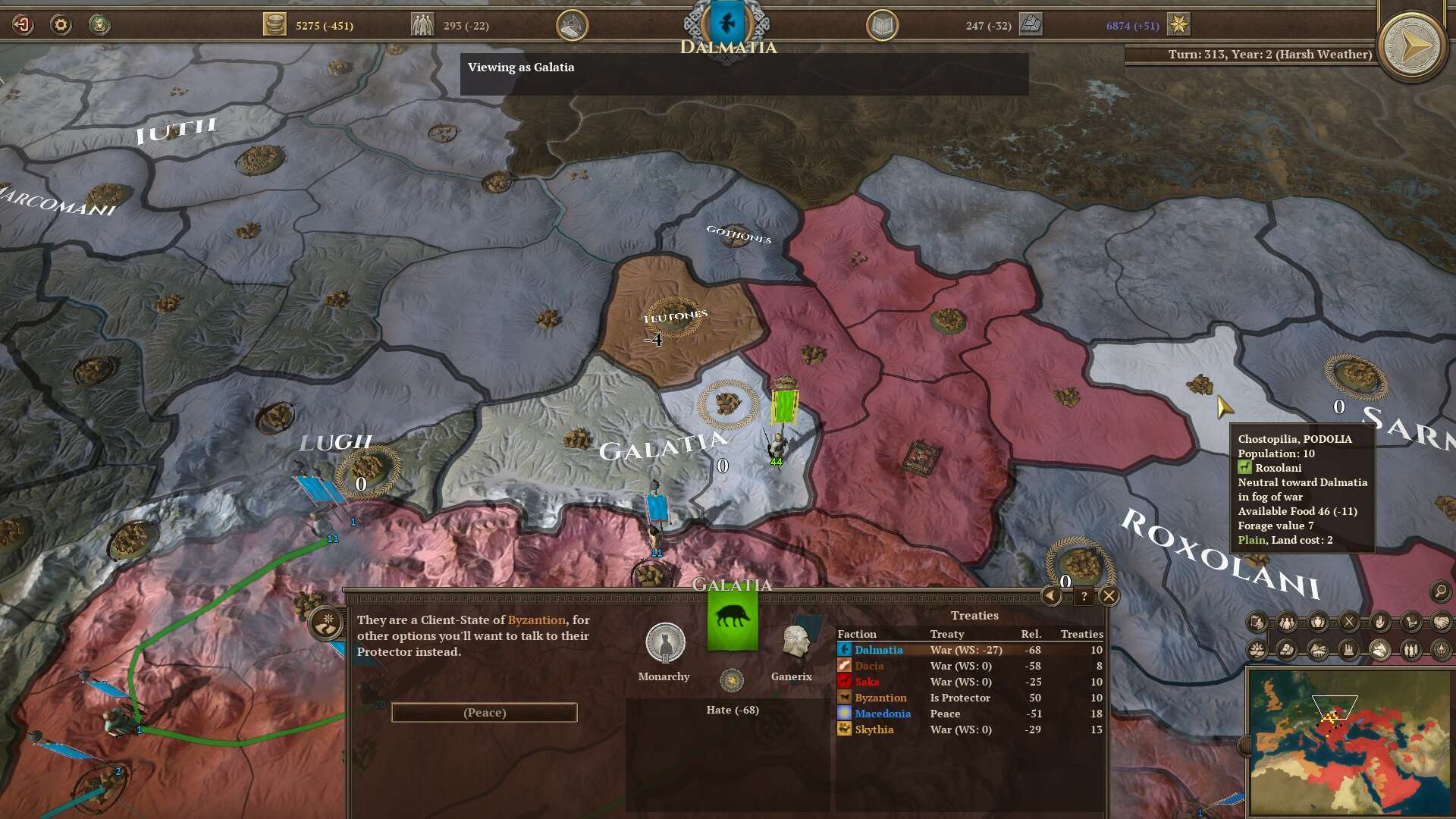Click the Monarchy government icon

[x=664, y=643]
